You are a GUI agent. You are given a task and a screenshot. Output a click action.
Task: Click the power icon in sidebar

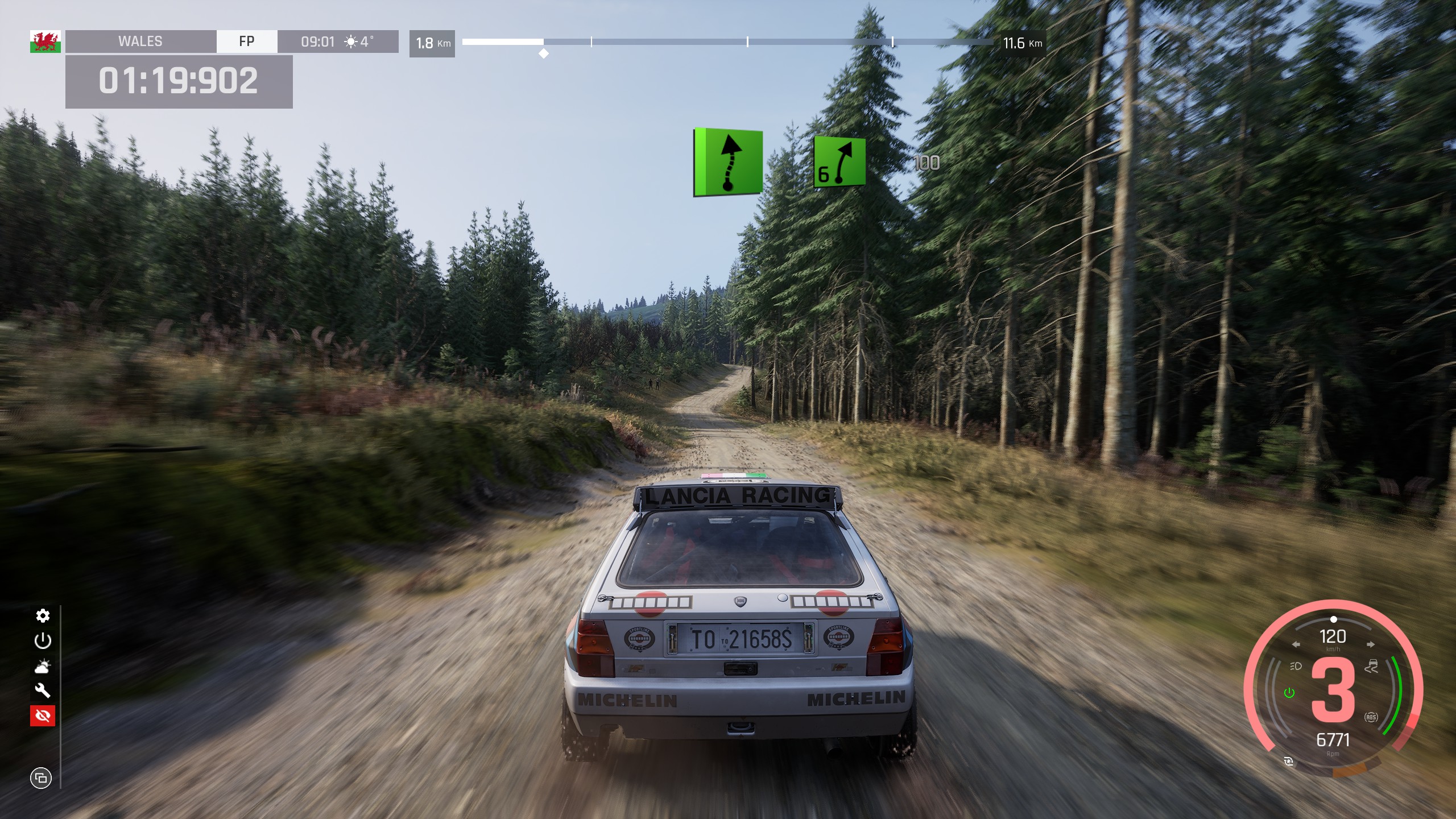(43, 641)
